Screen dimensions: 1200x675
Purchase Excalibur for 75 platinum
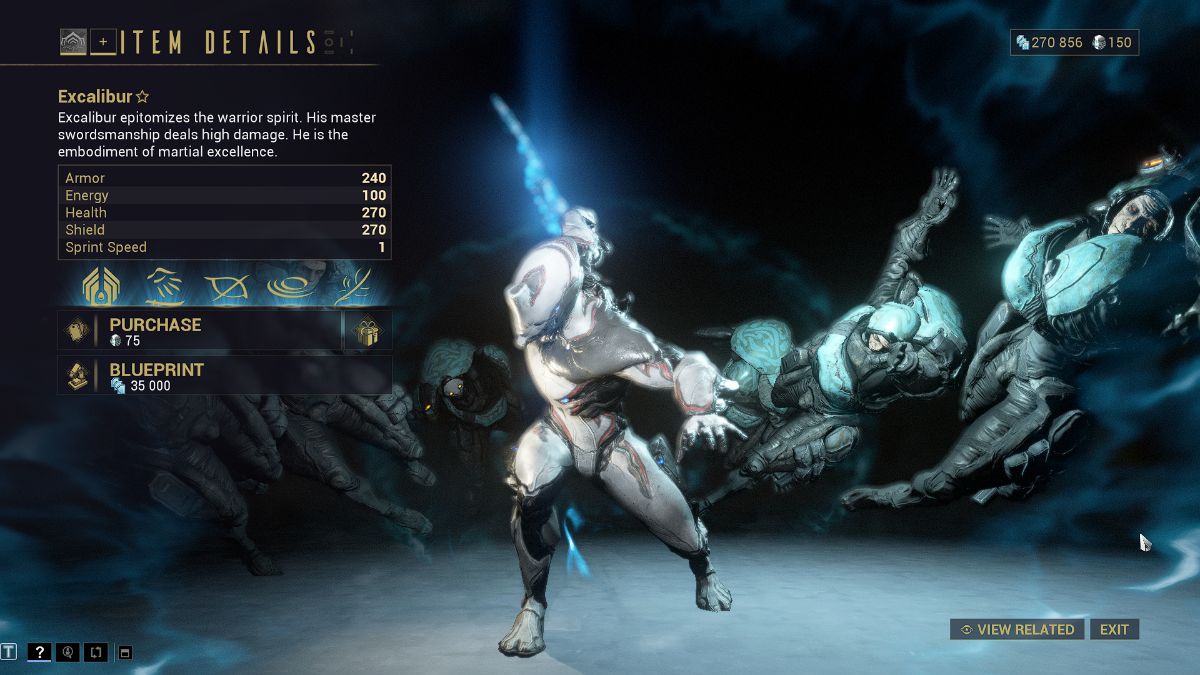coord(200,331)
